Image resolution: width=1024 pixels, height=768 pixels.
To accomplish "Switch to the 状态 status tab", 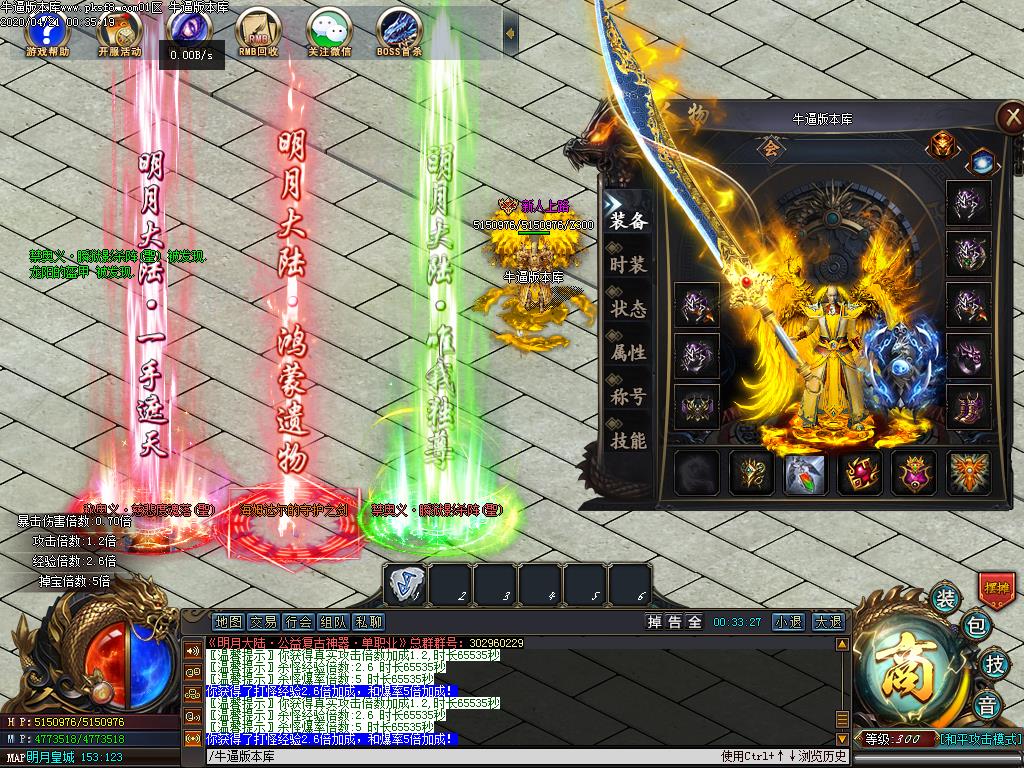I will tap(628, 309).
